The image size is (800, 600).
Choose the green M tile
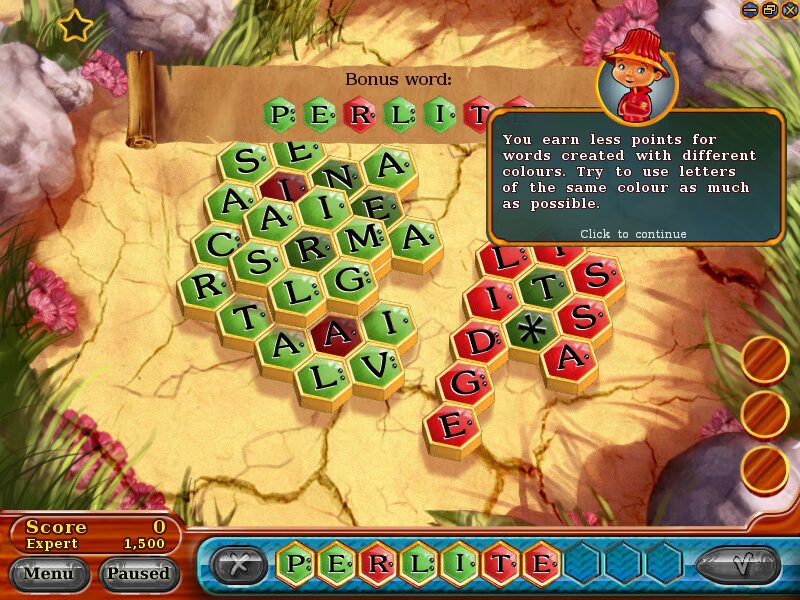tap(364, 238)
